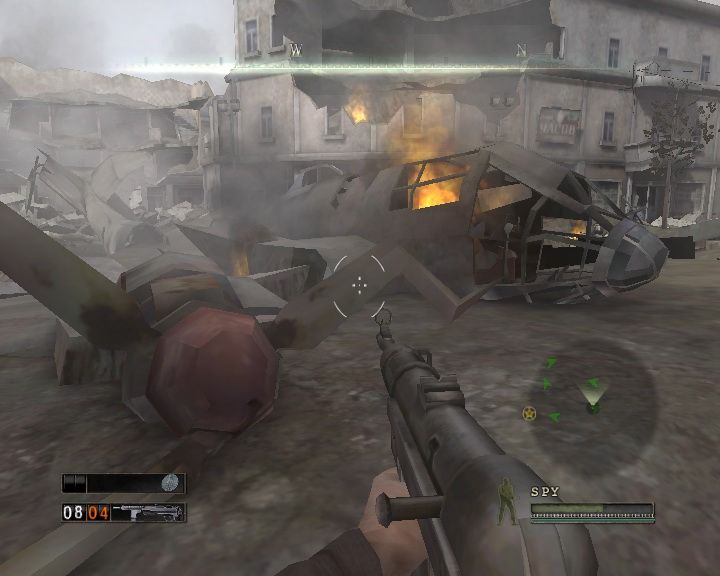
Task: Click the compass strip's W marker
Action: pos(296,49)
